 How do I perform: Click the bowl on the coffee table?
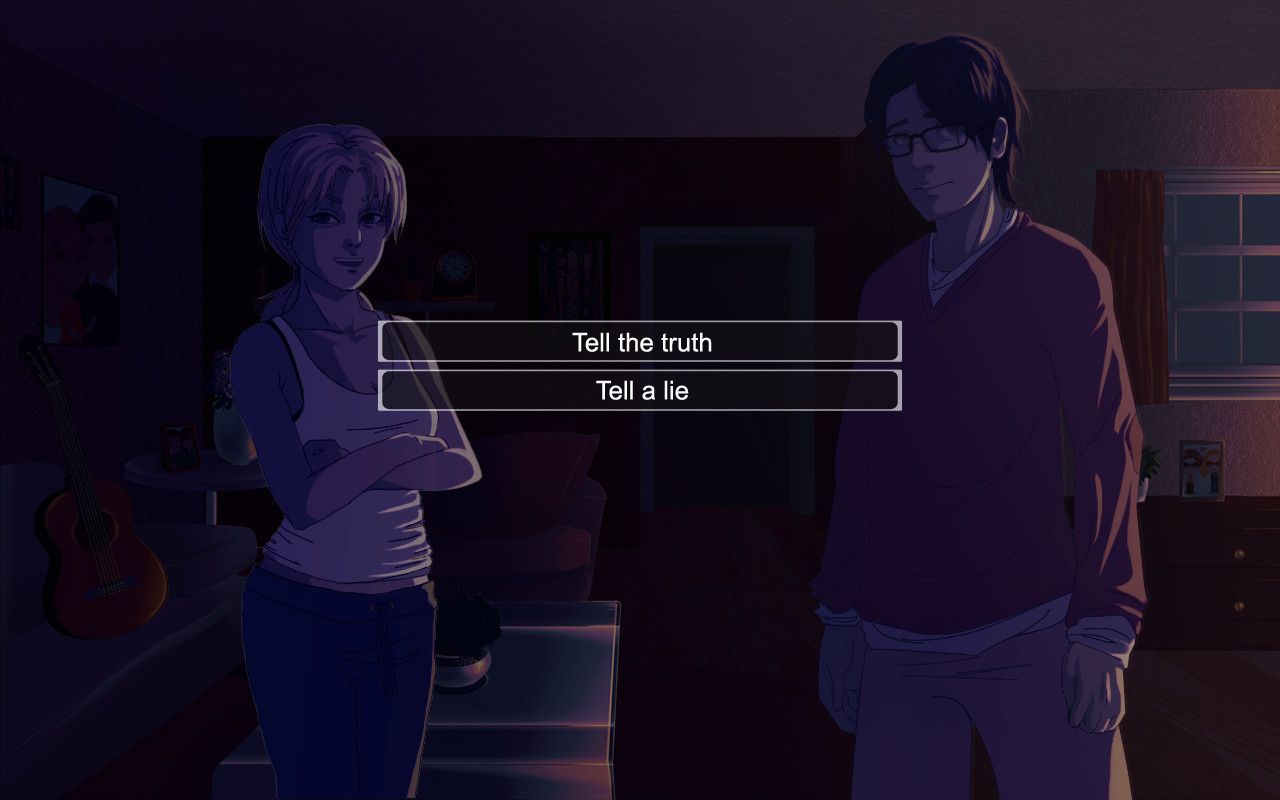(x=465, y=665)
